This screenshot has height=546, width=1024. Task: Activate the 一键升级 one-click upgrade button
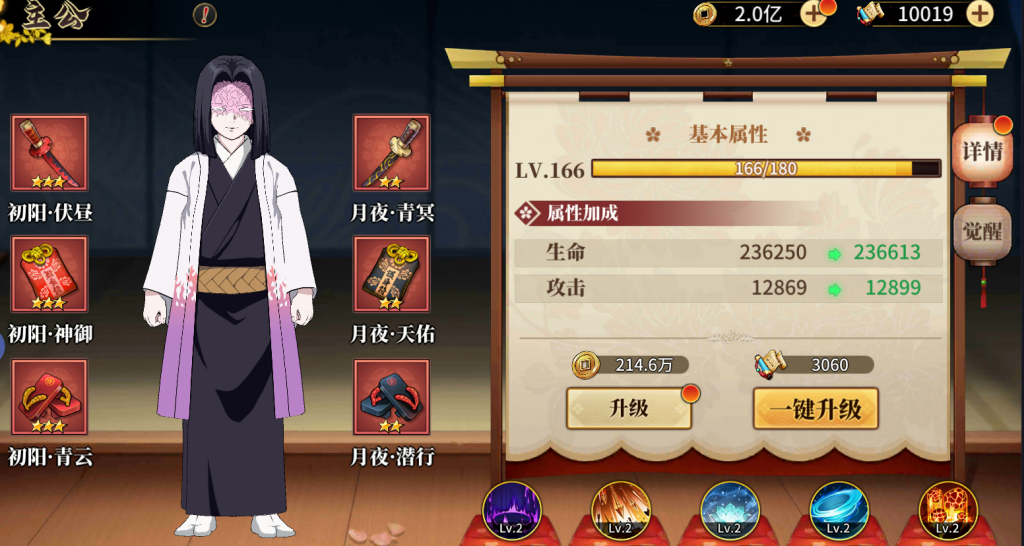click(x=815, y=408)
